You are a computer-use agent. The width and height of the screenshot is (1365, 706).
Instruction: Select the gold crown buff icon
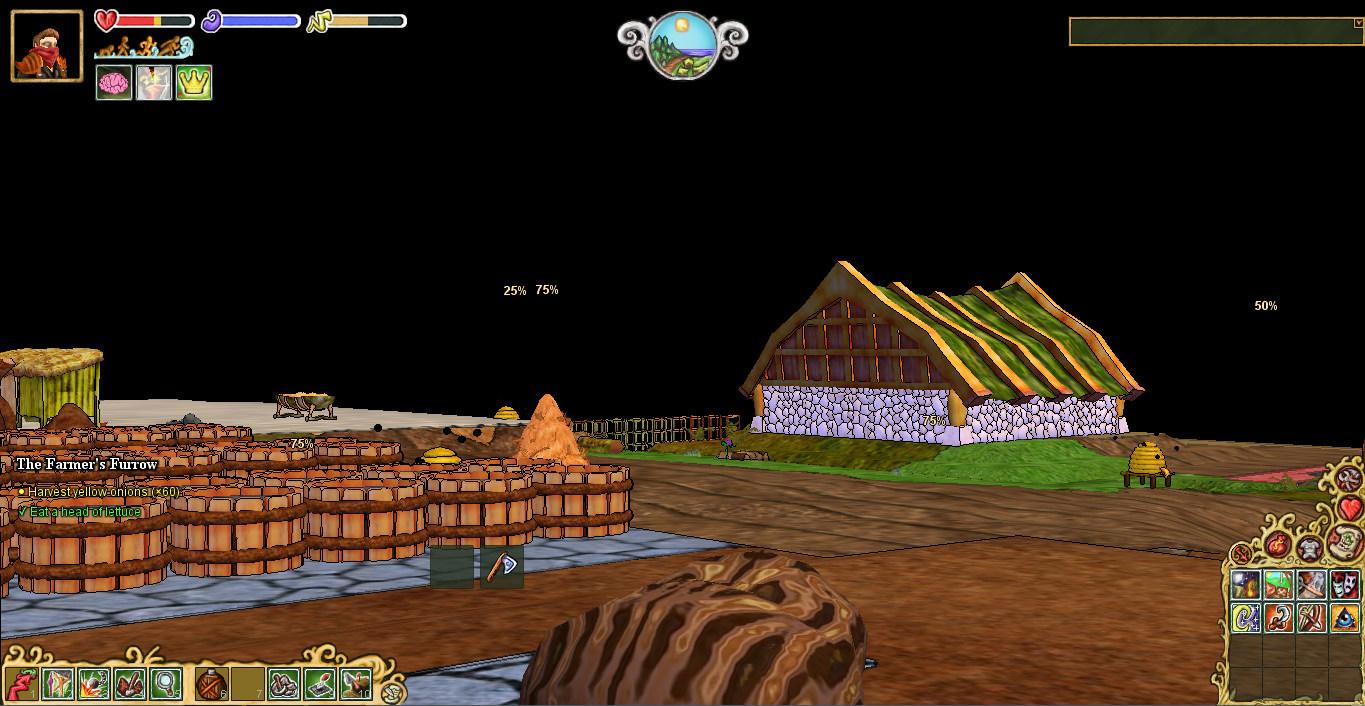(194, 83)
